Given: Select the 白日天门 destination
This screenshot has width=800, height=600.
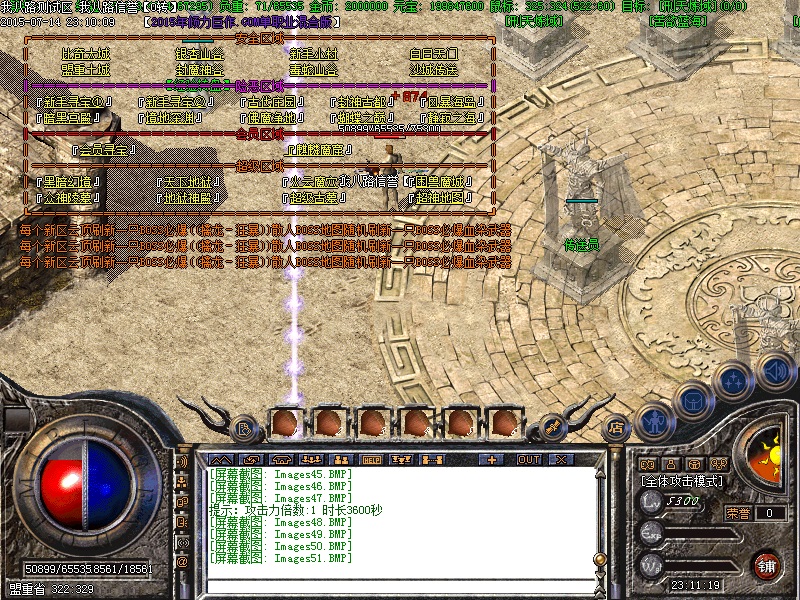Looking at the screenshot, I should (433, 54).
